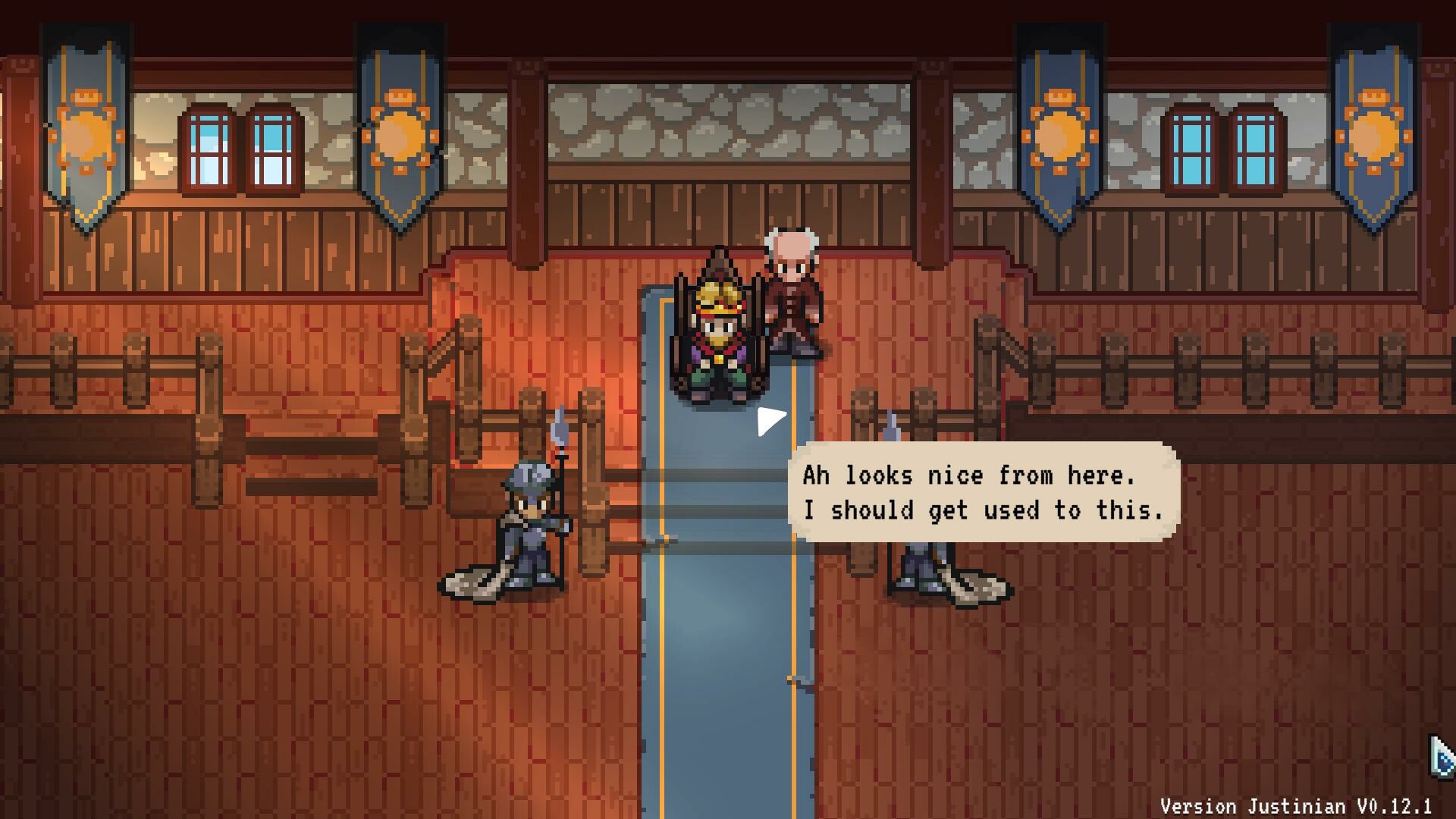Expand the dialogue text box
The height and width of the screenshot is (819, 1456).
click(986, 493)
